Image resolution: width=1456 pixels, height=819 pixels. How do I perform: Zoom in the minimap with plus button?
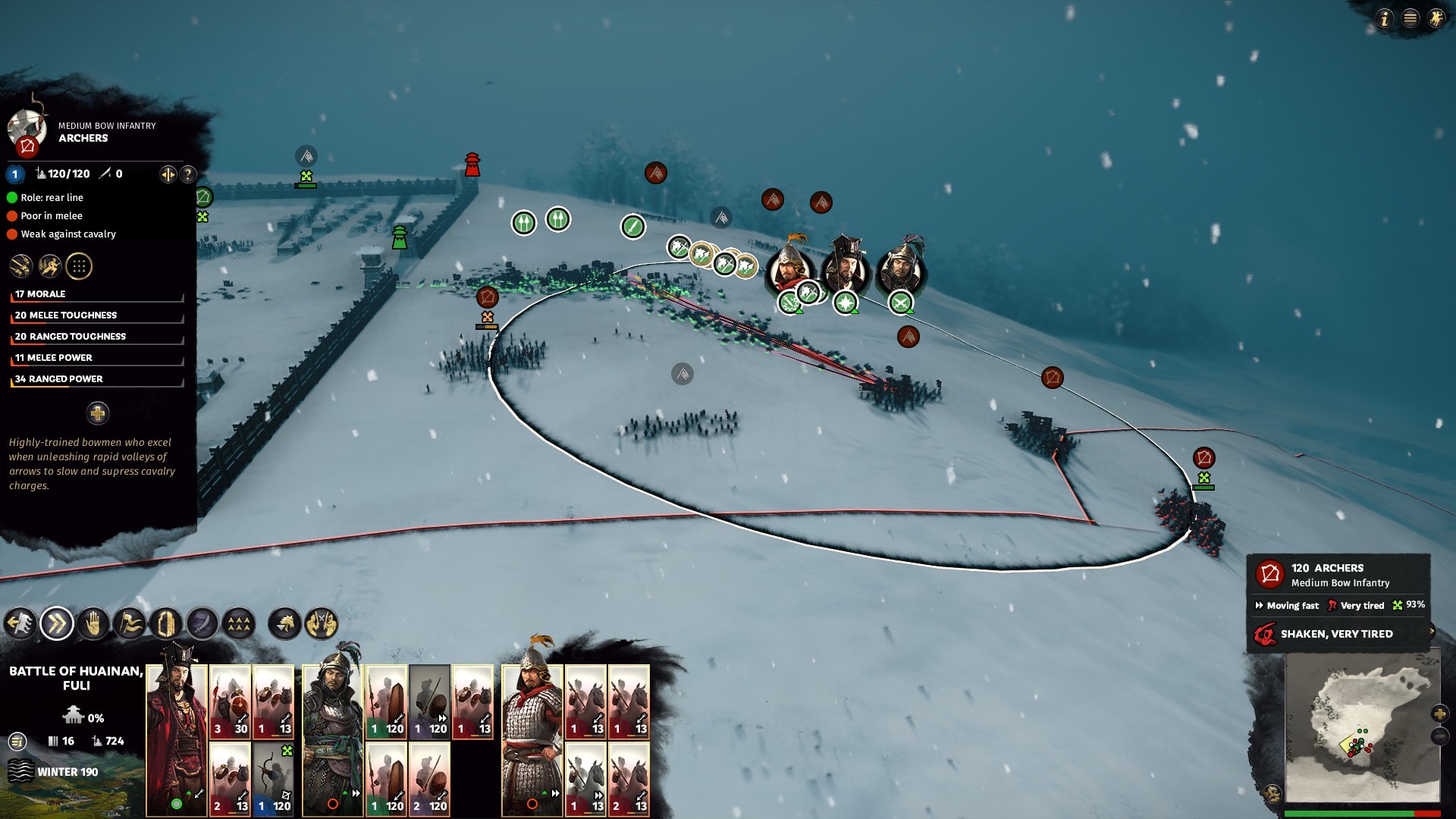1439,714
